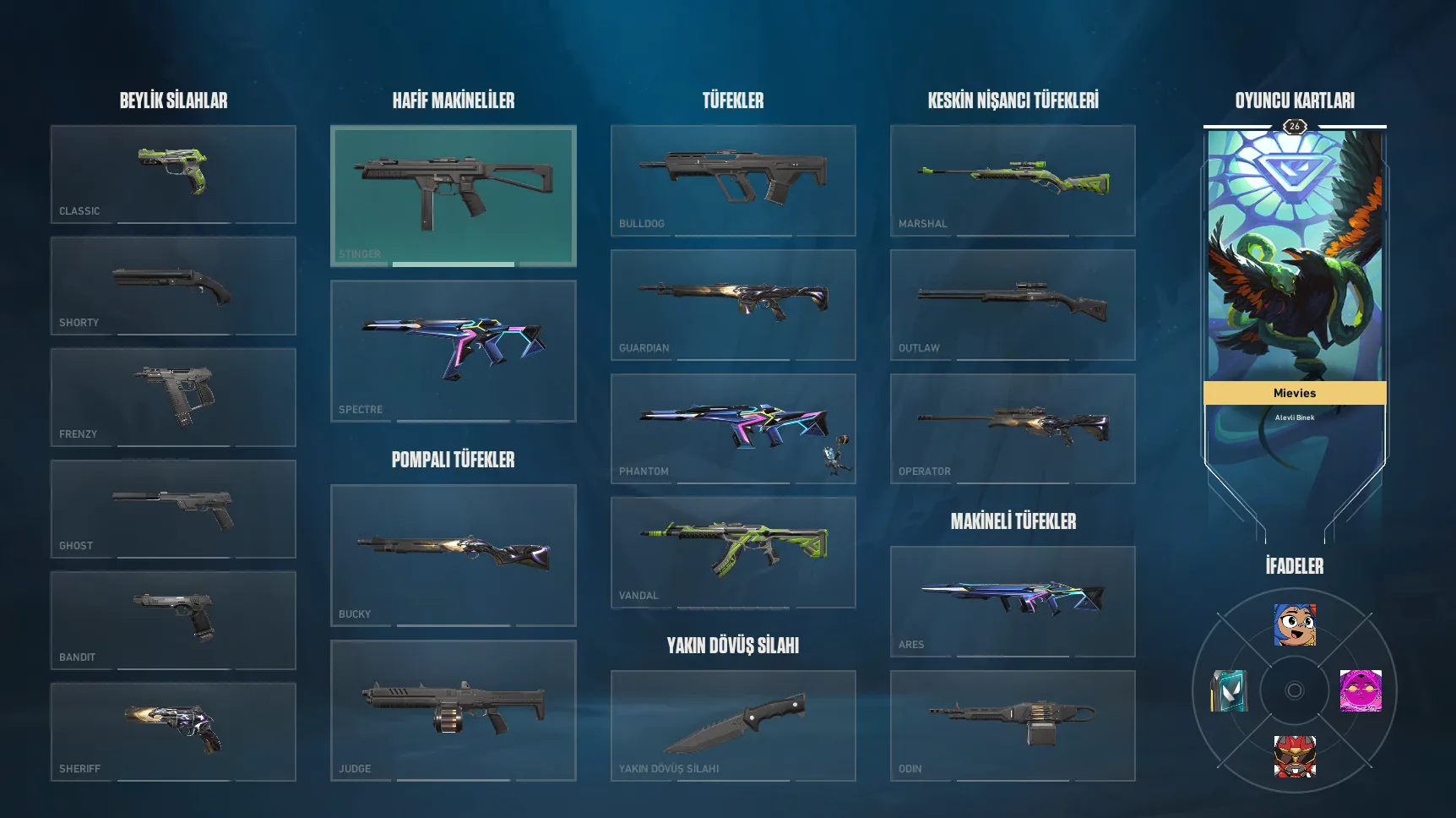
Task: Select the Odin machine gun slot
Action: [x=1013, y=725]
